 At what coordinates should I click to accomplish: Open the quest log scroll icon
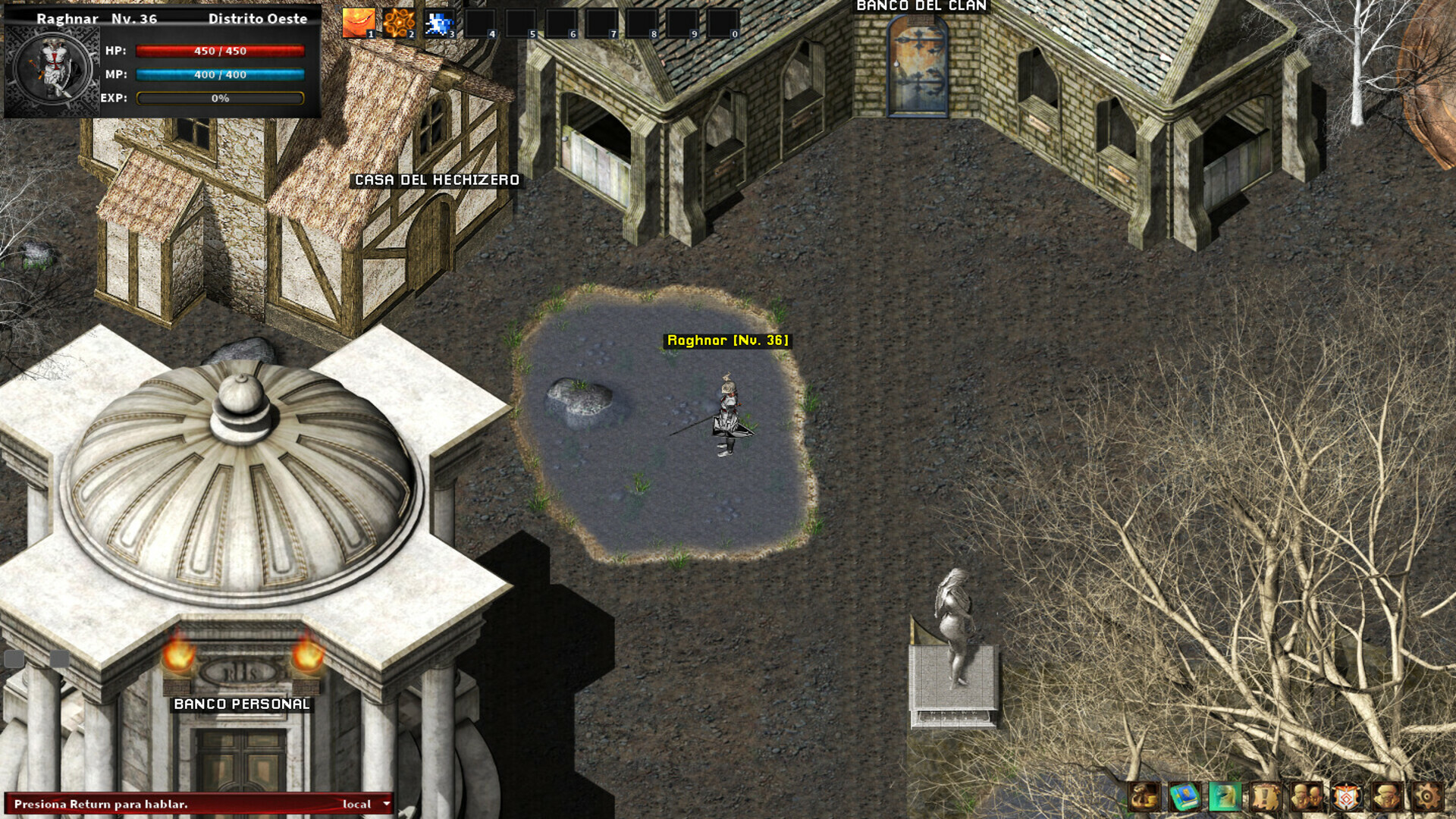pyautogui.click(x=1265, y=797)
